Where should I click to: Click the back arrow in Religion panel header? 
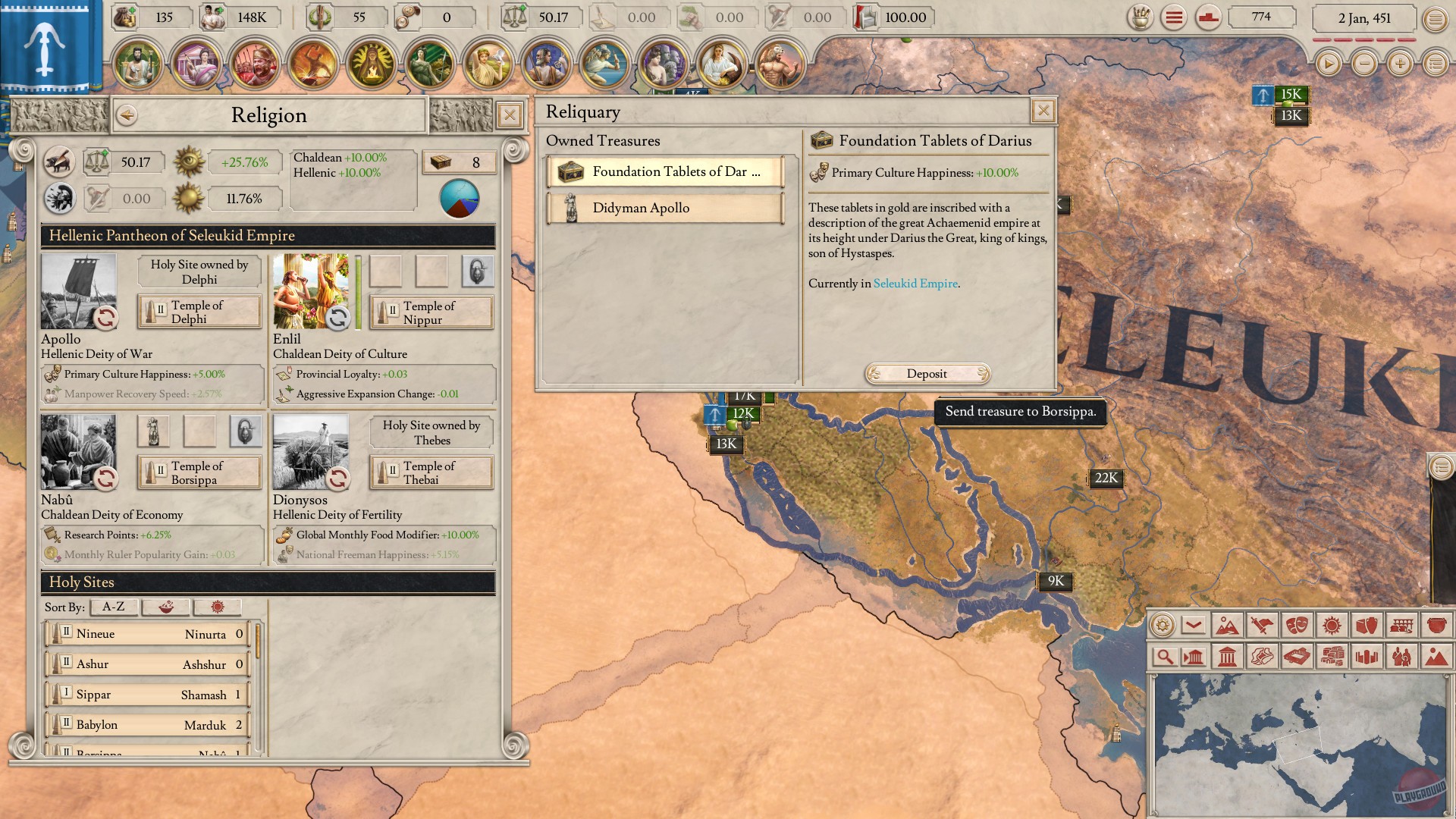[x=127, y=115]
